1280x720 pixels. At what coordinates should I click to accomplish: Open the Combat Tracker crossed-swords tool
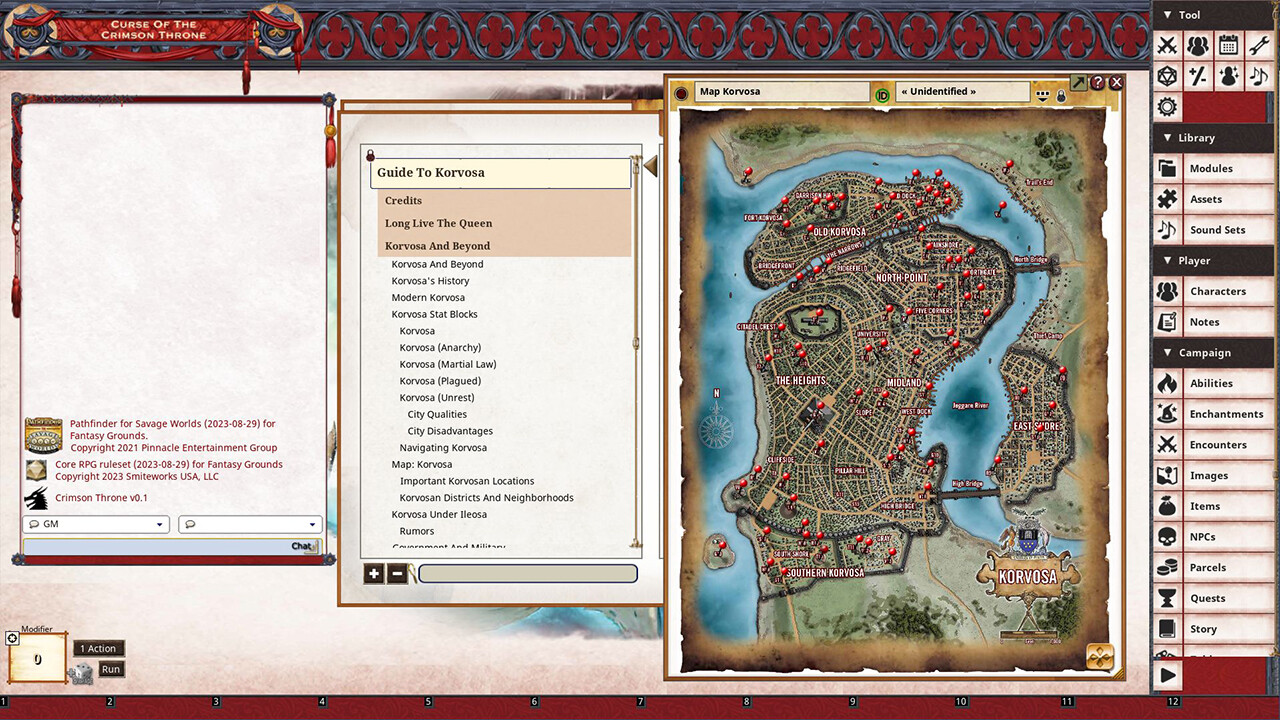(x=1167, y=46)
